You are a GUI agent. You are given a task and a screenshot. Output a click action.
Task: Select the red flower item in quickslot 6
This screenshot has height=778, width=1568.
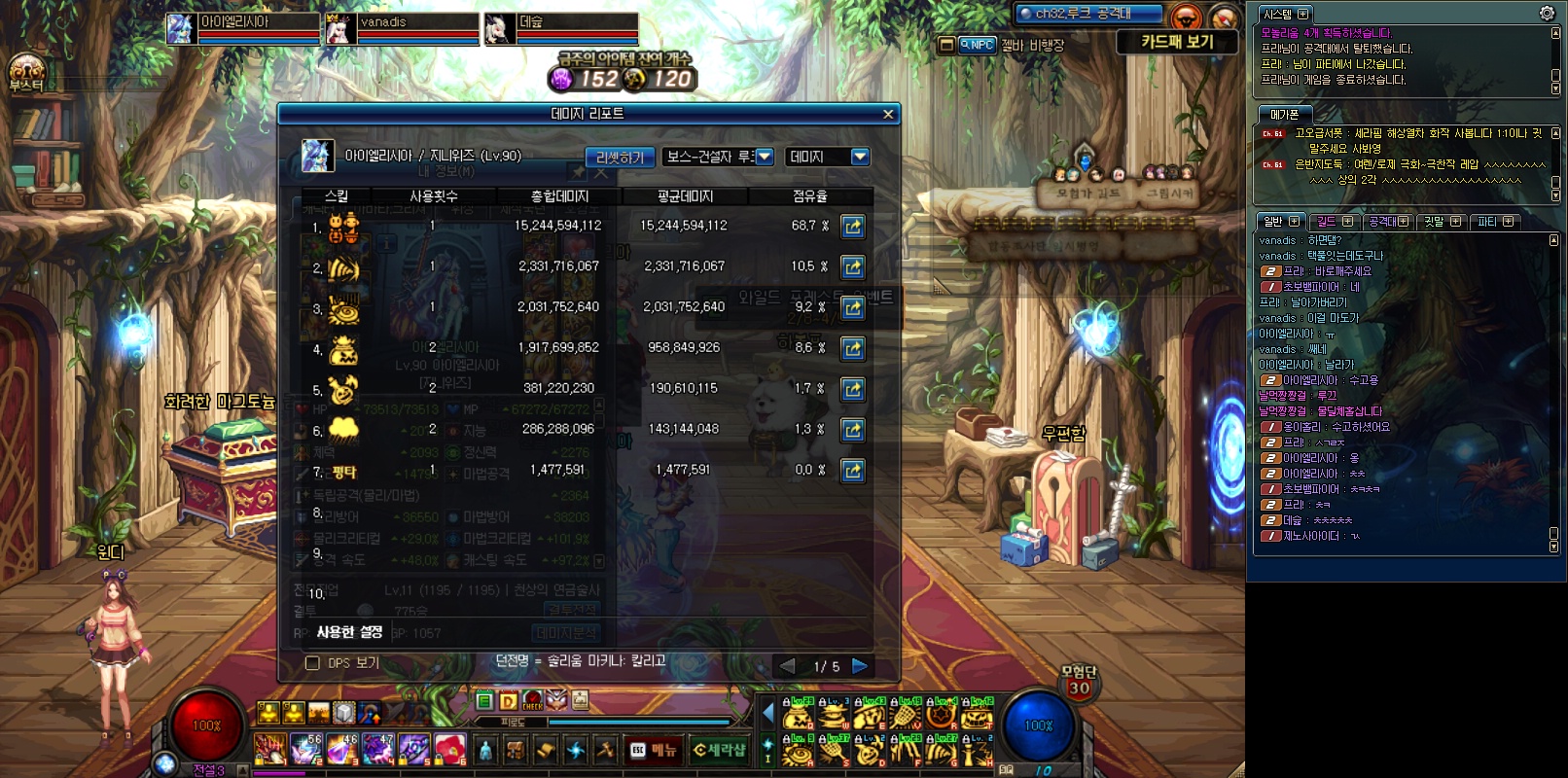click(x=450, y=750)
